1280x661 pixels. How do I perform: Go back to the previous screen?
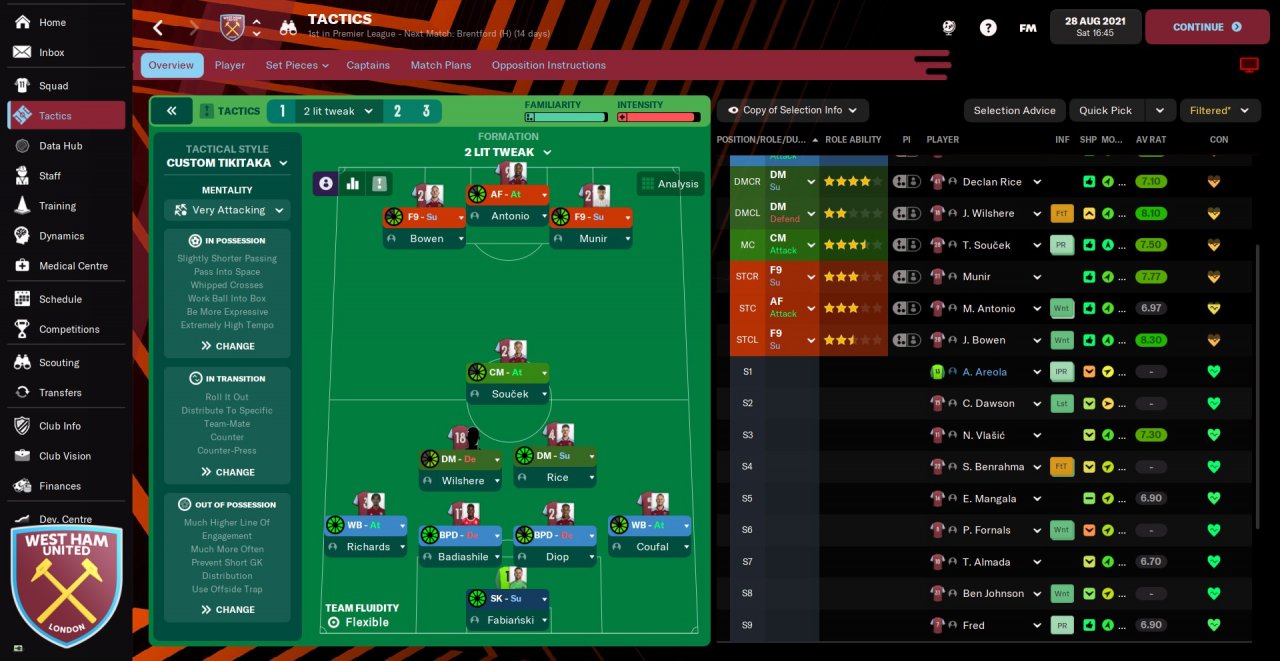coord(158,27)
